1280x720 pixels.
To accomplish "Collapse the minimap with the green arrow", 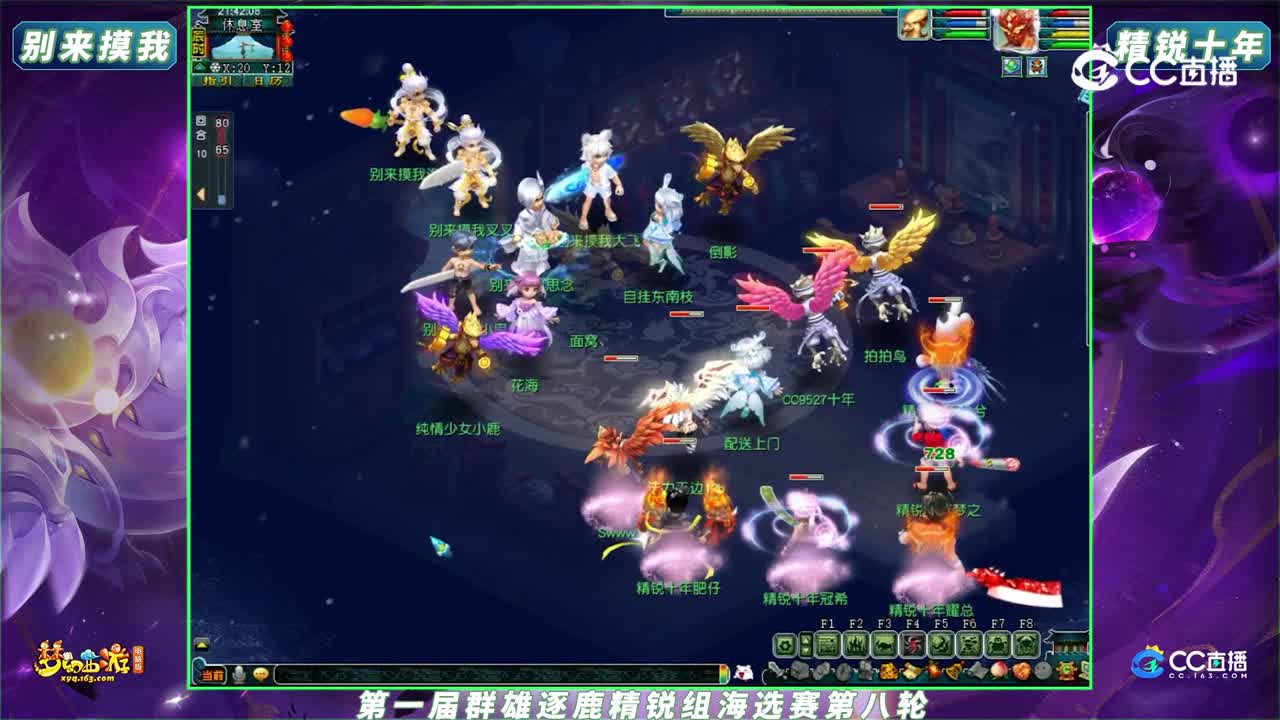I will point(199,68).
